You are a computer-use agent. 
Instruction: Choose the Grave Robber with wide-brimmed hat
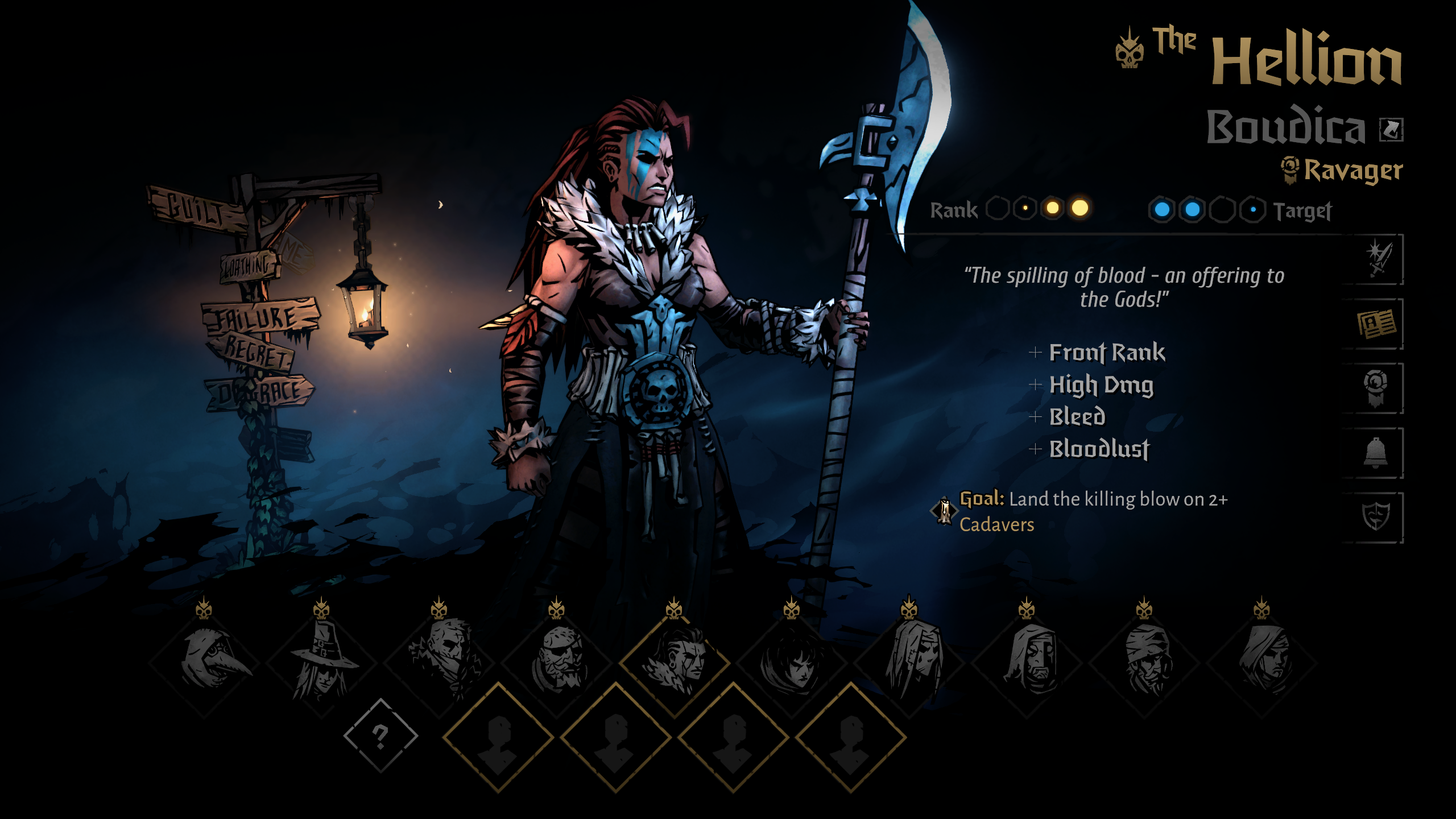coord(322,661)
